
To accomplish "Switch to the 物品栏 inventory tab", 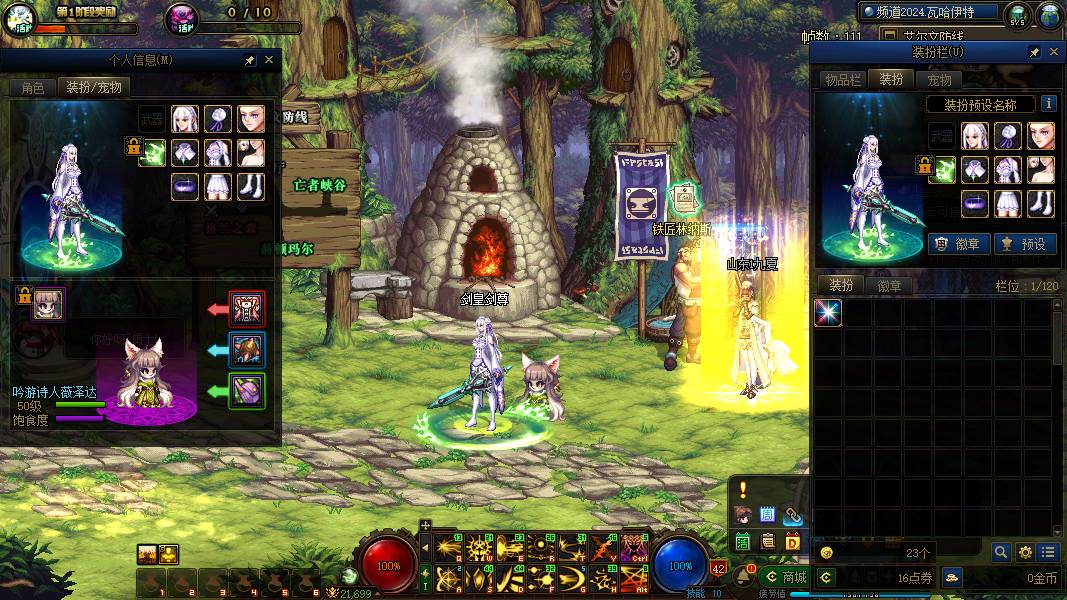I will (843, 80).
